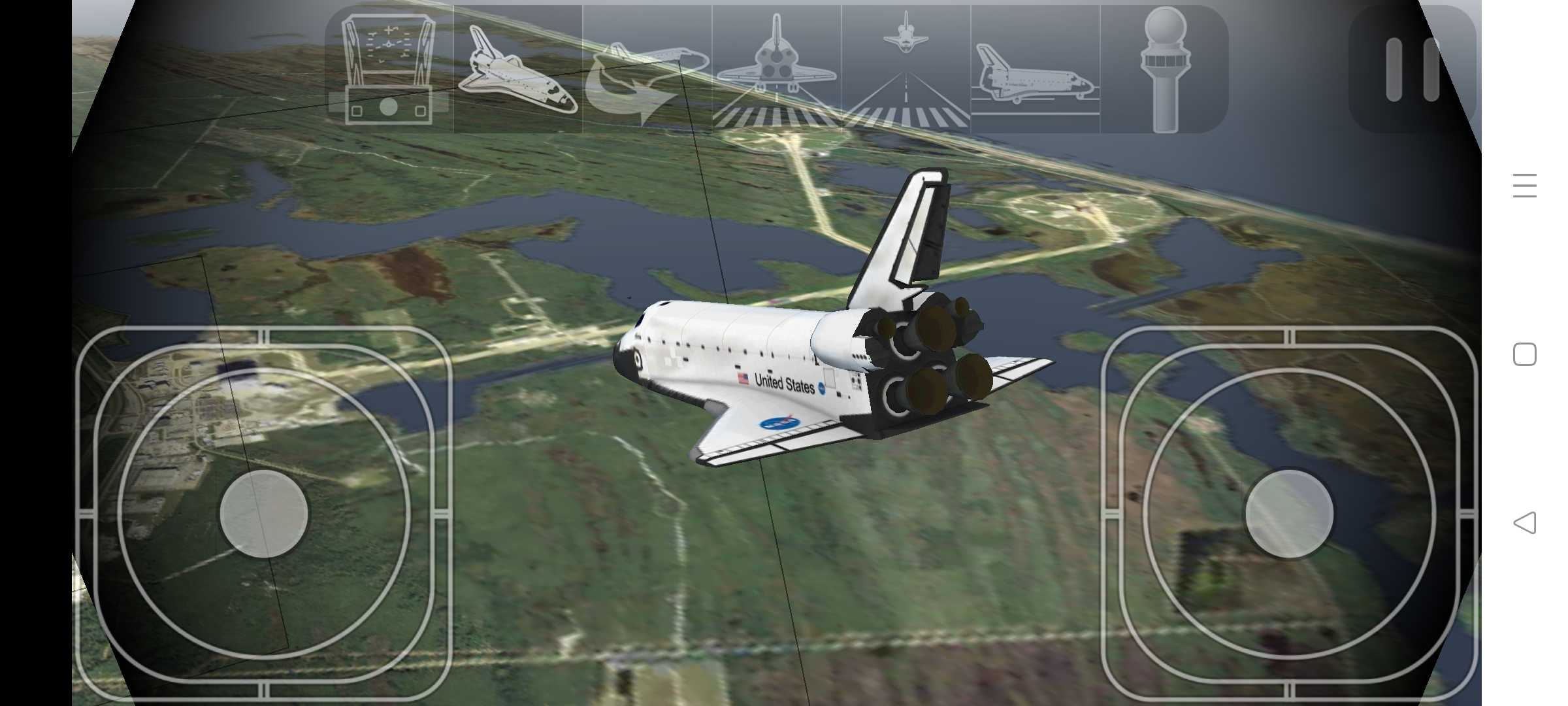Switch to the shuttle side profile view
The image size is (1568, 706).
pyautogui.click(x=1035, y=69)
